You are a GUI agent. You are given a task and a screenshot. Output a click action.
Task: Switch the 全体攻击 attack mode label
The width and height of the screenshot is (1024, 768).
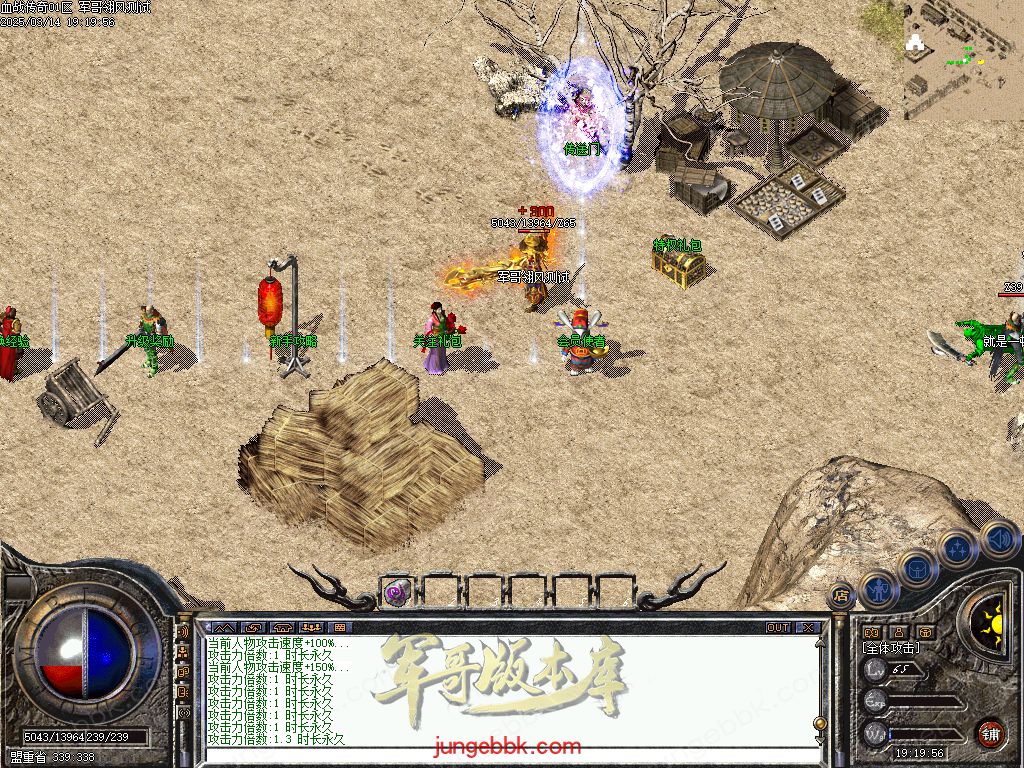[x=890, y=648]
